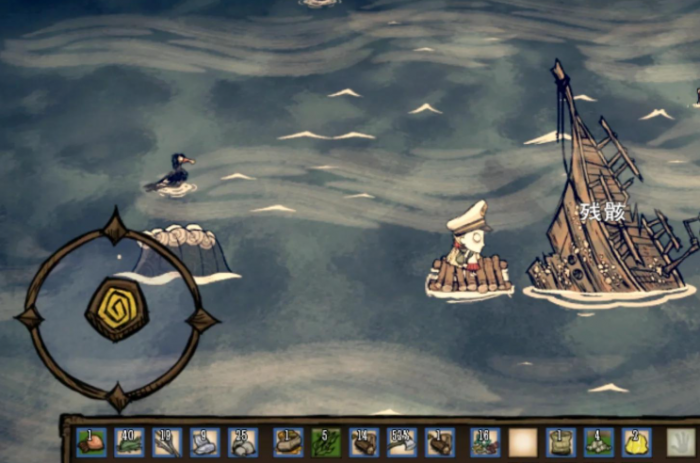Pick the gold nugget stack
The height and width of the screenshot is (463, 700).
635,441
